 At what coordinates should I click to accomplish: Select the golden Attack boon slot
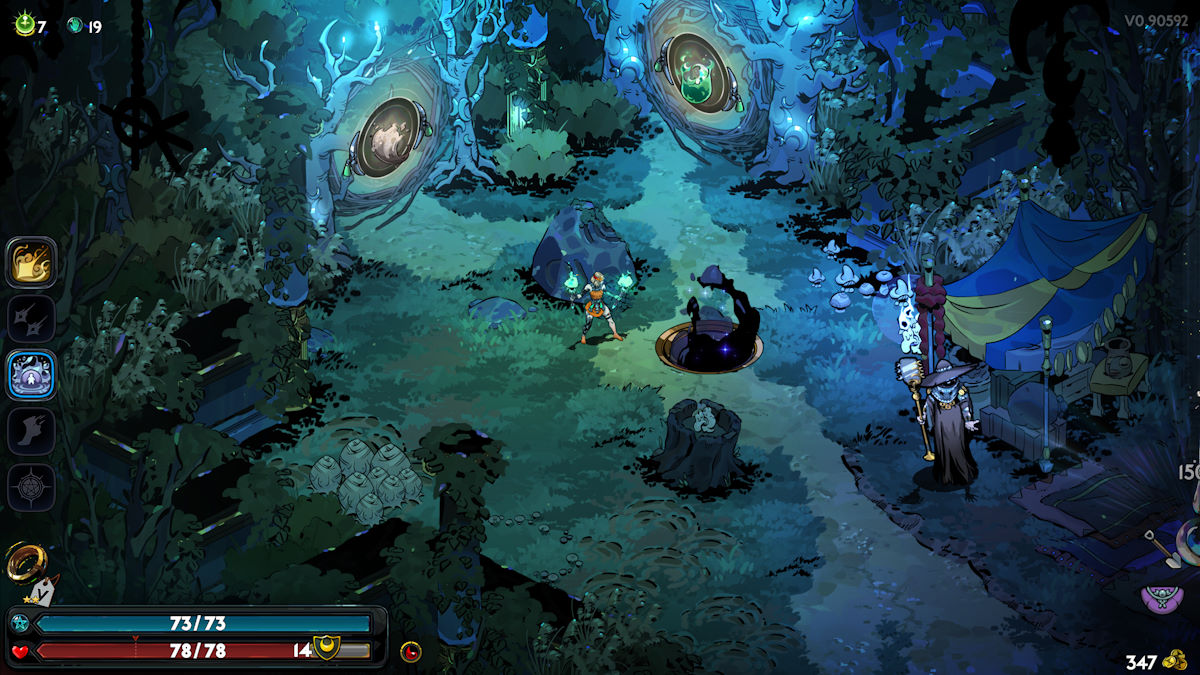point(31,262)
